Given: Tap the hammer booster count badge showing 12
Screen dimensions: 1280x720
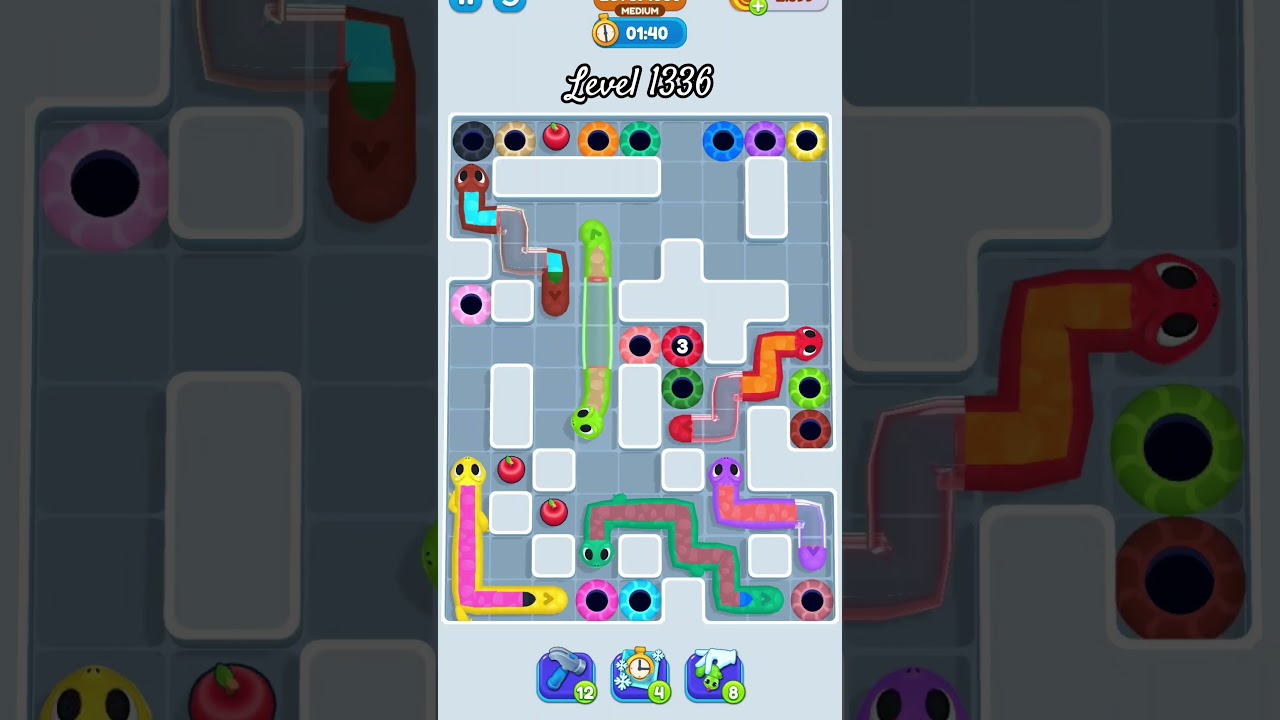Looking at the screenshot, I should 587,692.
